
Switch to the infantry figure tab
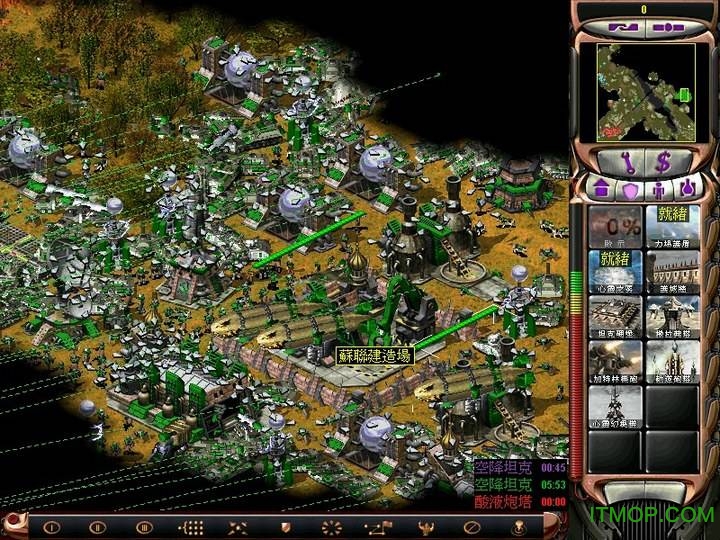coord(659,188)
